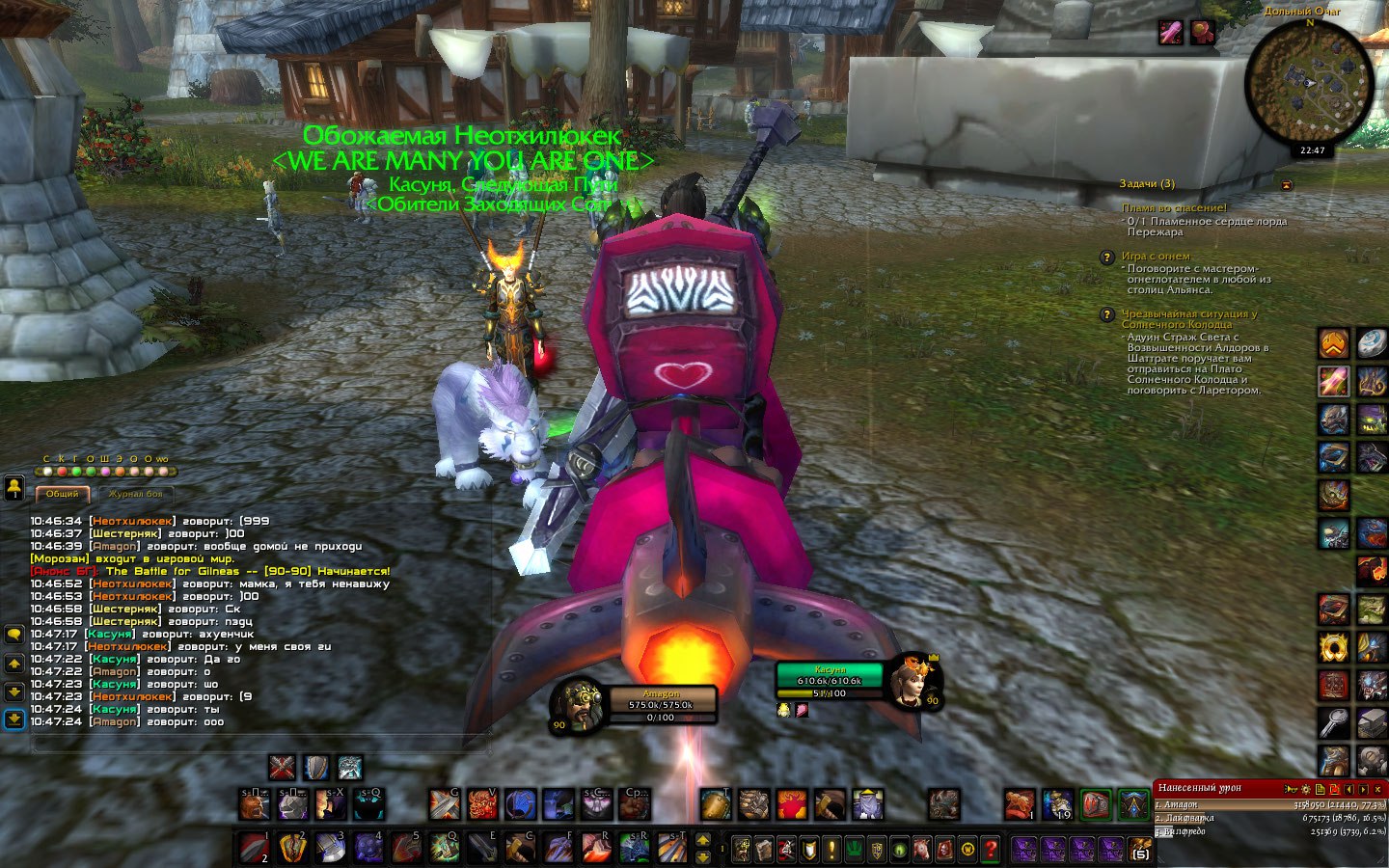Click the red question mark help button
This screenshot has width=1389, height=868.
coord(991,850)
